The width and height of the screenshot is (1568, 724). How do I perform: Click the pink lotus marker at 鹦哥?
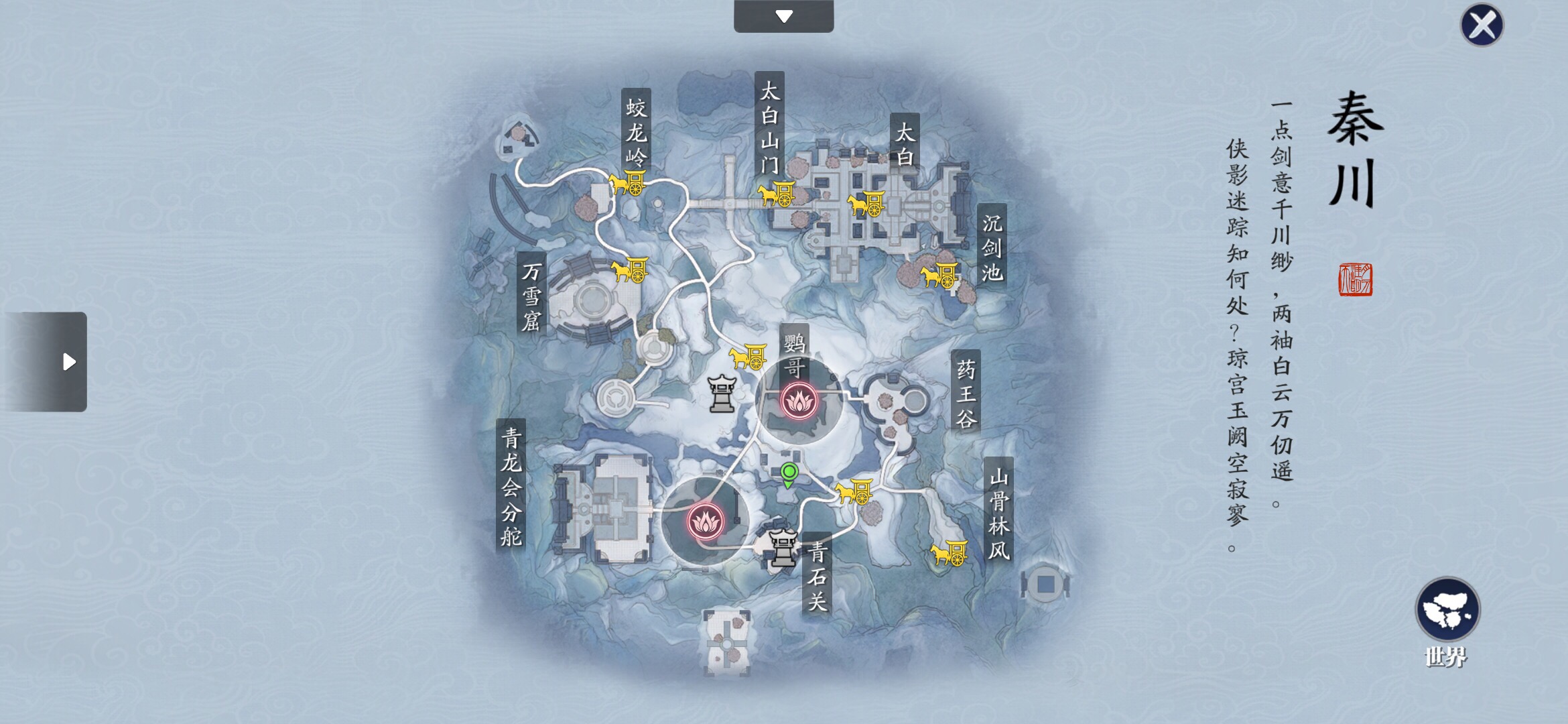pyautogui.click(x=798, y=402)
